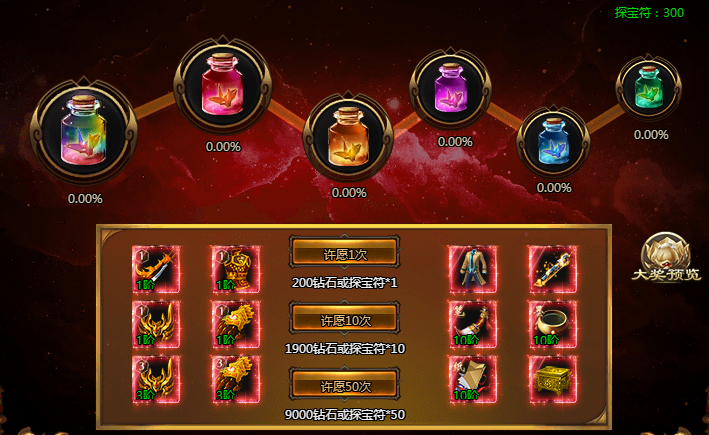Select the green crane bottle
Image resolution: width=709 pixels, height=435 pixels.
coord(648,85)
